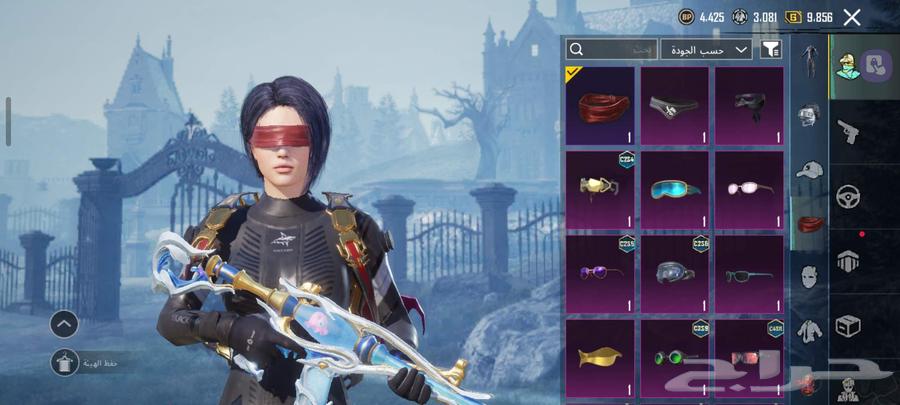
Task: Select the golden mustache item
Action: point(600,356)
